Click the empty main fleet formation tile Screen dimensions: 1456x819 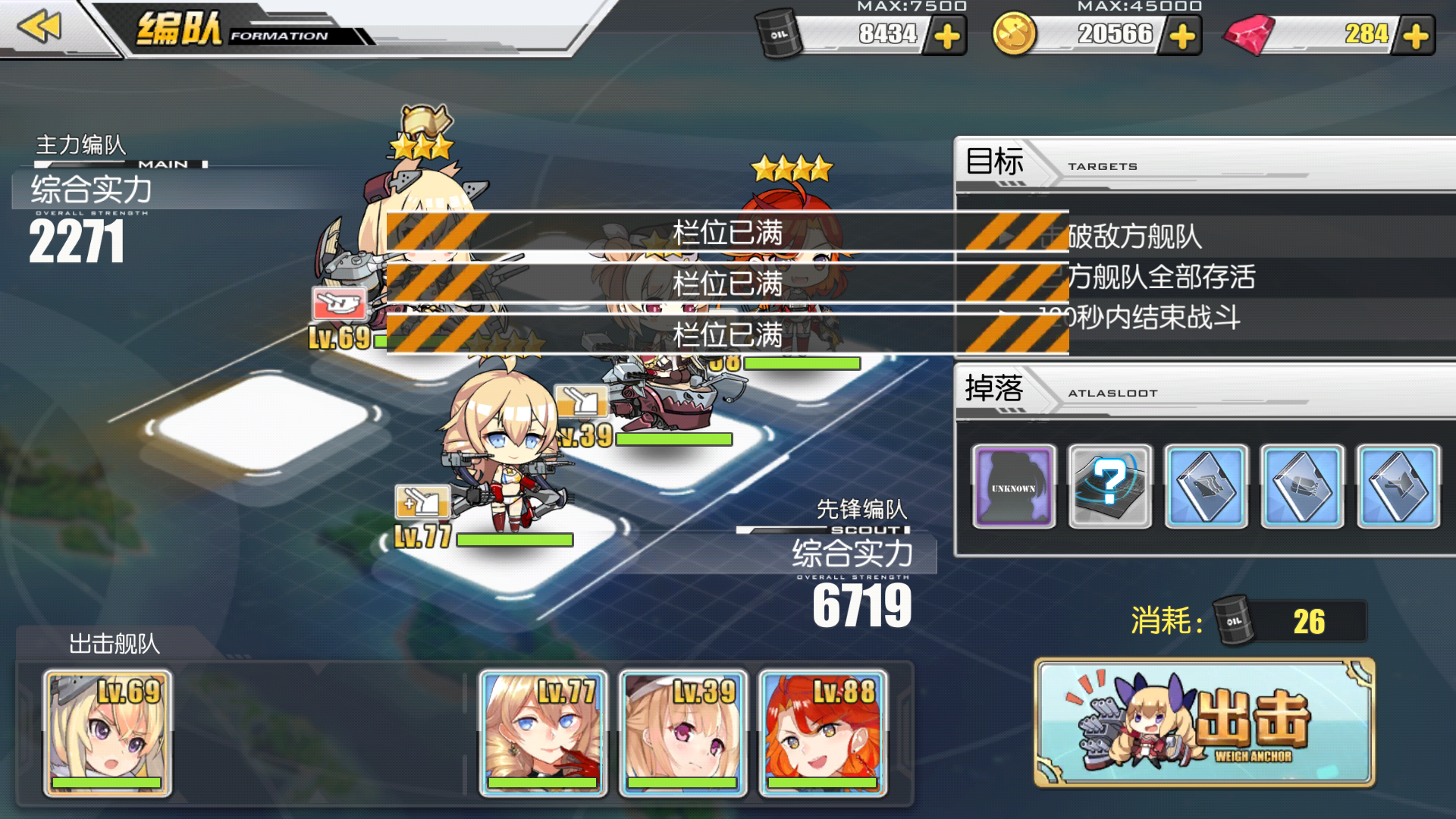click(x=262, y=426)
